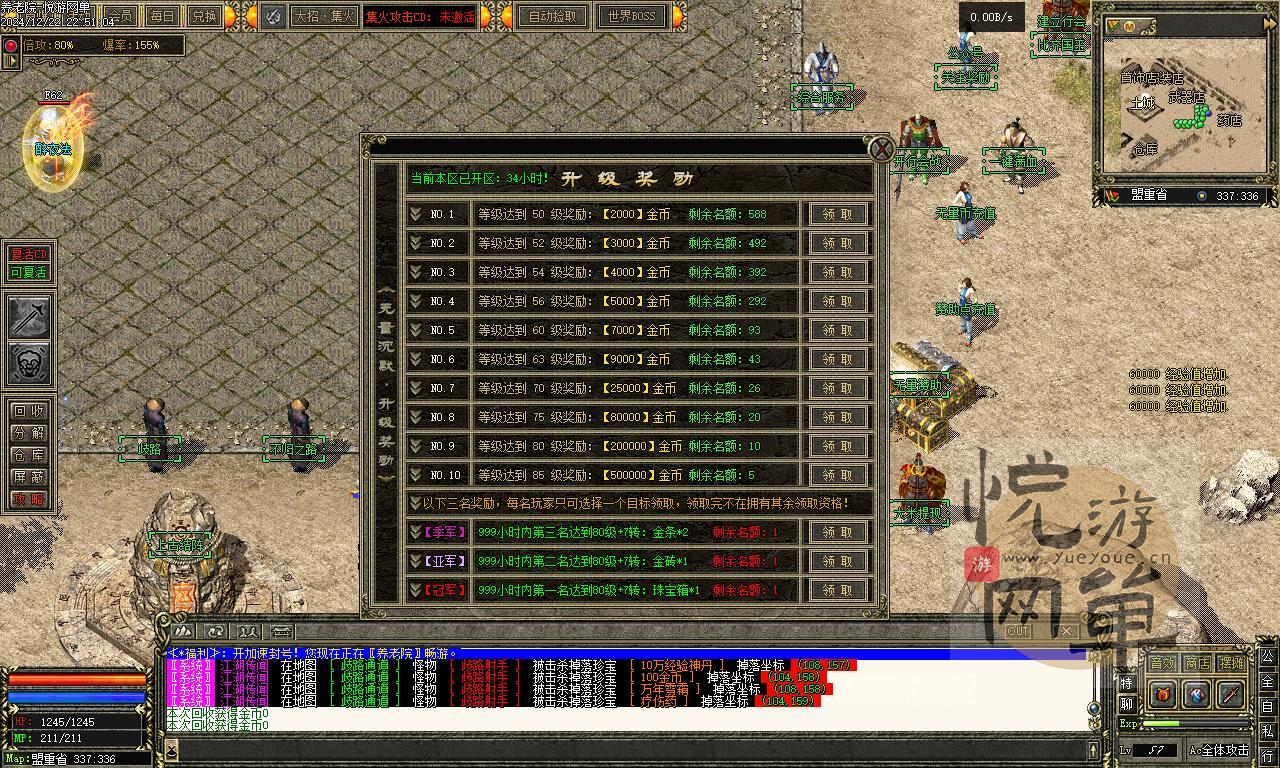Claim the NO.1 level 50 reward
Screen dimensions: 1280x768
(838, 214)
